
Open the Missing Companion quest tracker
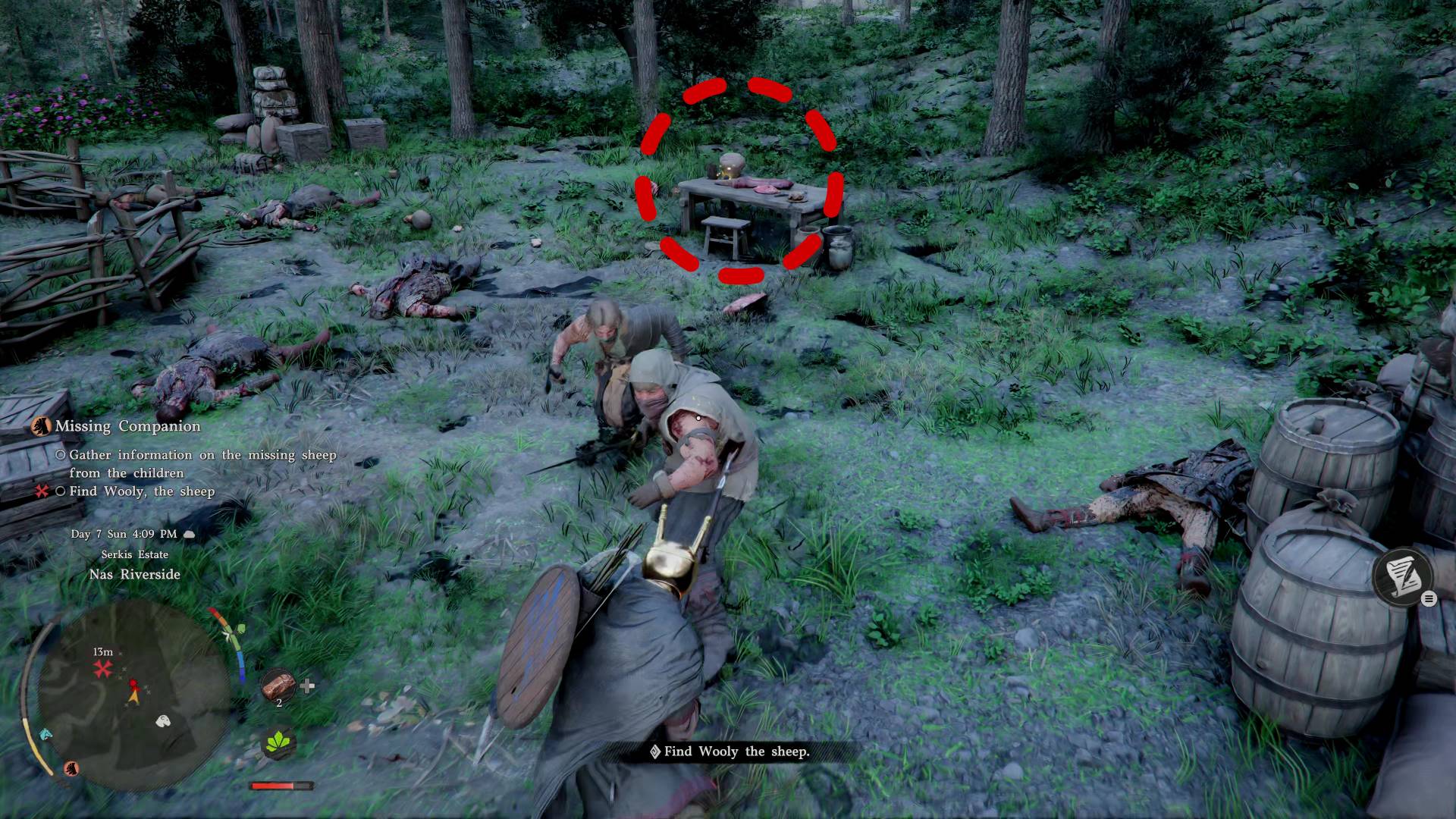(127, 426)
